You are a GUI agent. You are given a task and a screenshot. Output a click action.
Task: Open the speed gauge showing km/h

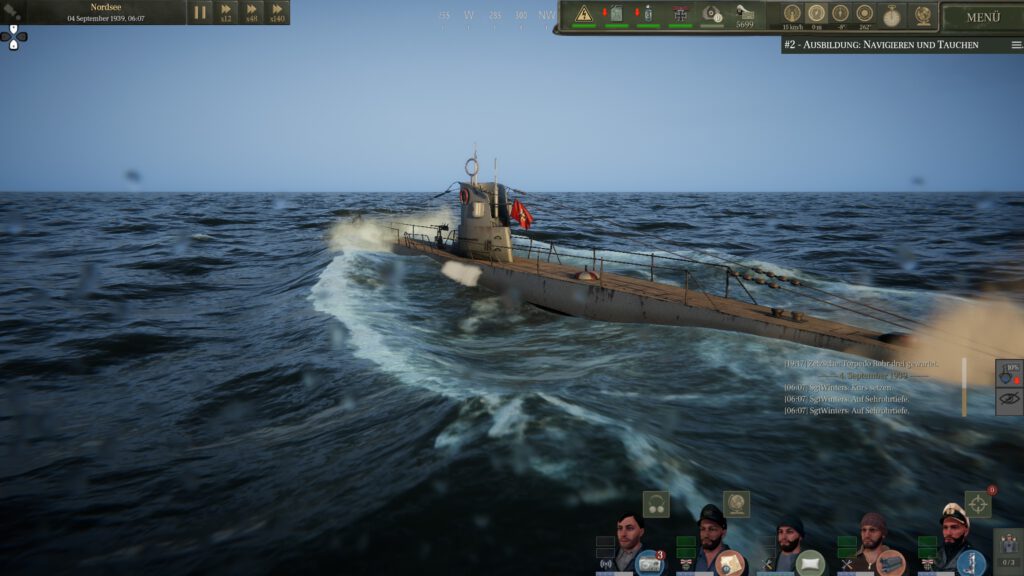tap(792, 14)
